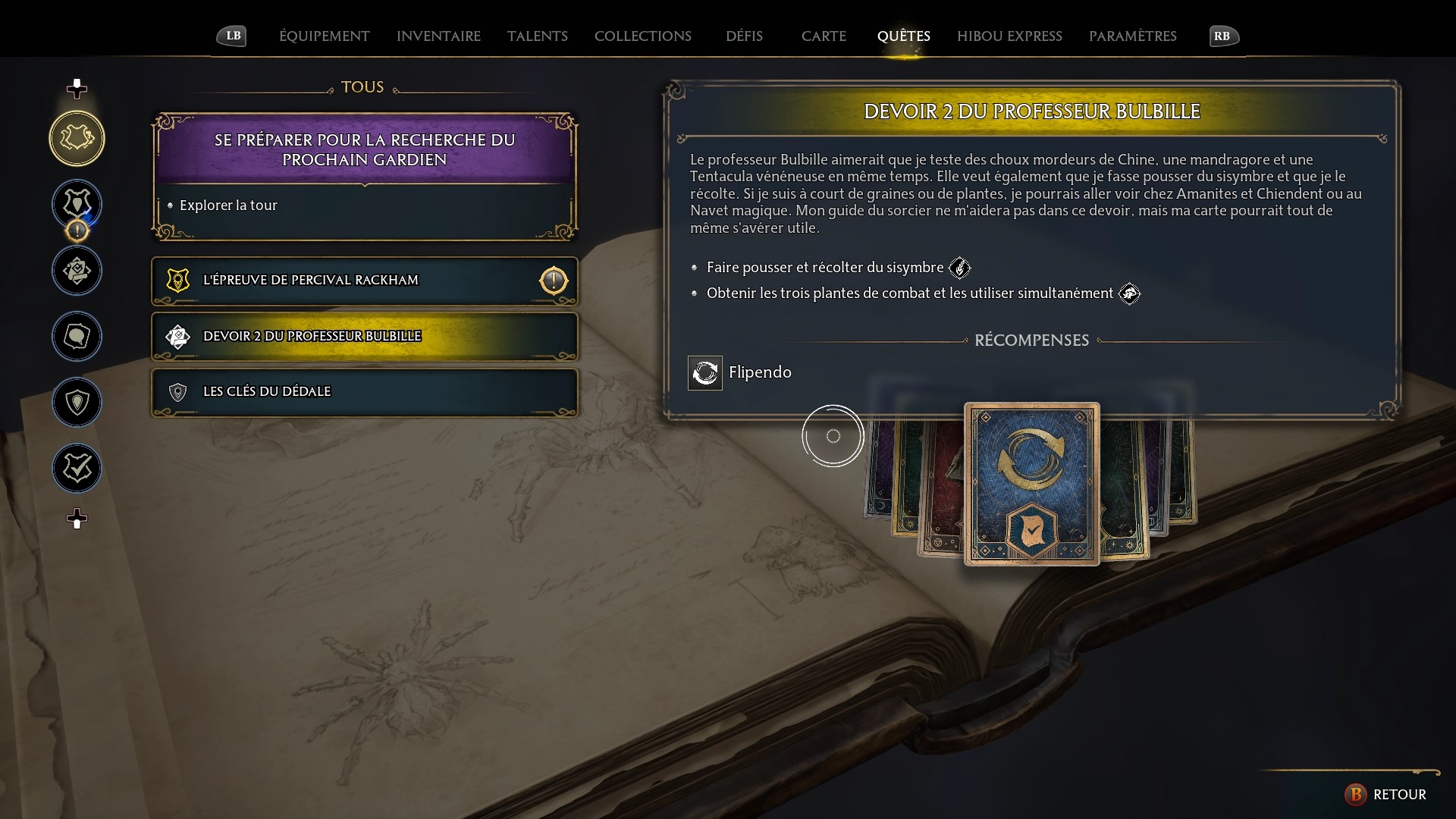Click the Flipendo spell reward icon

[704, 372]
